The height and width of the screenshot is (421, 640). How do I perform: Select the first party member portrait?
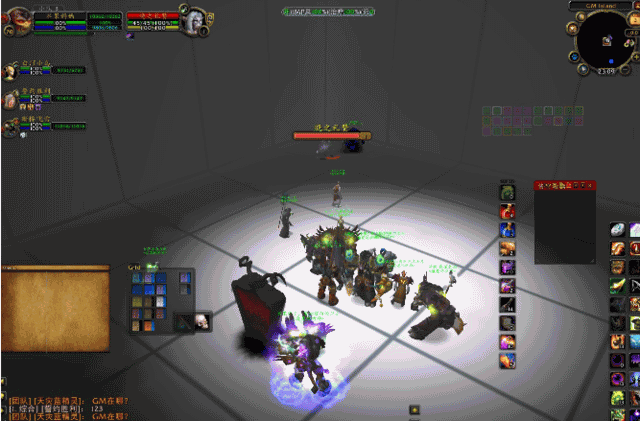[11, 70]
